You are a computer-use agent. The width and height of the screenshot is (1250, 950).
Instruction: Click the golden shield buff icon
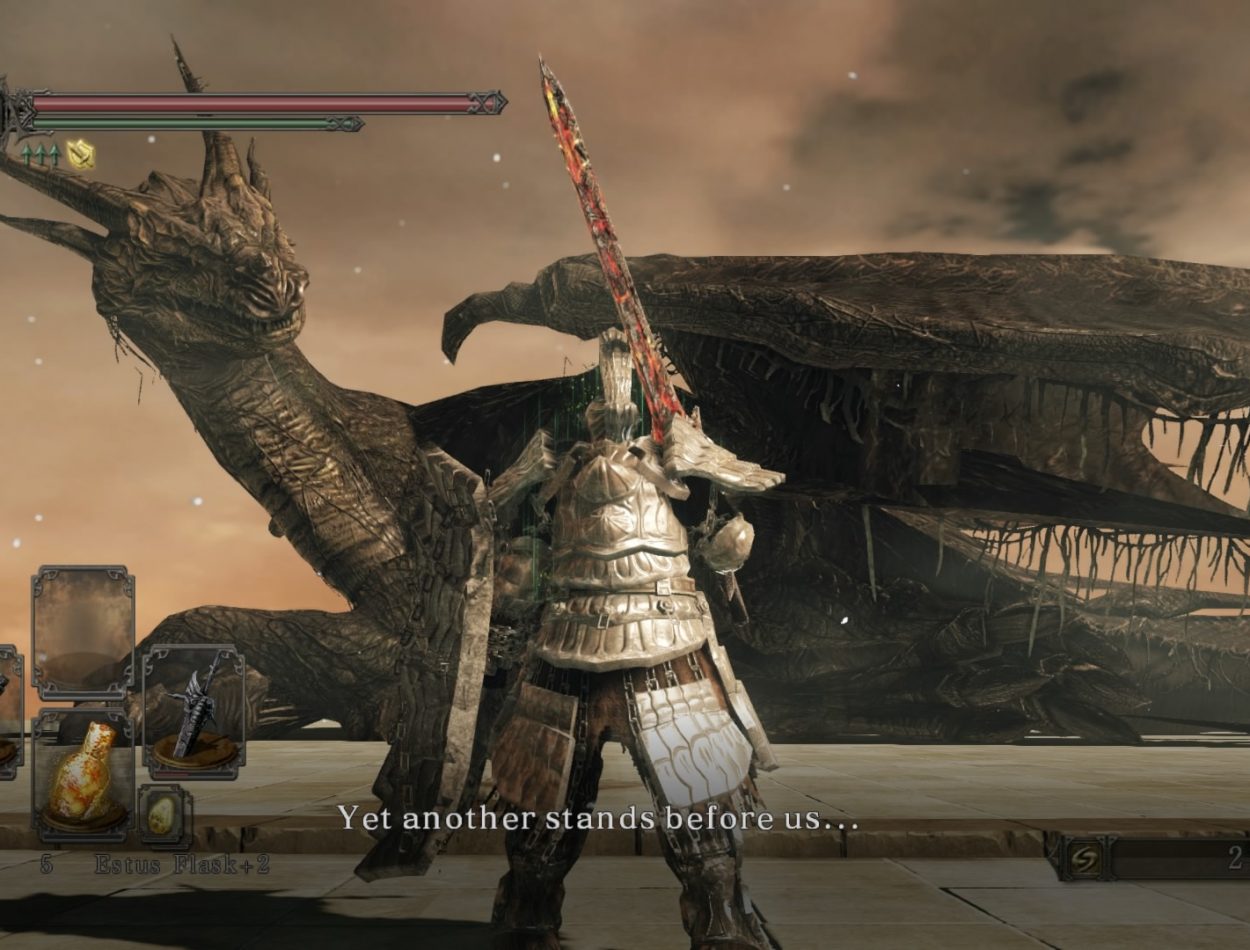(x=80, y=155)
